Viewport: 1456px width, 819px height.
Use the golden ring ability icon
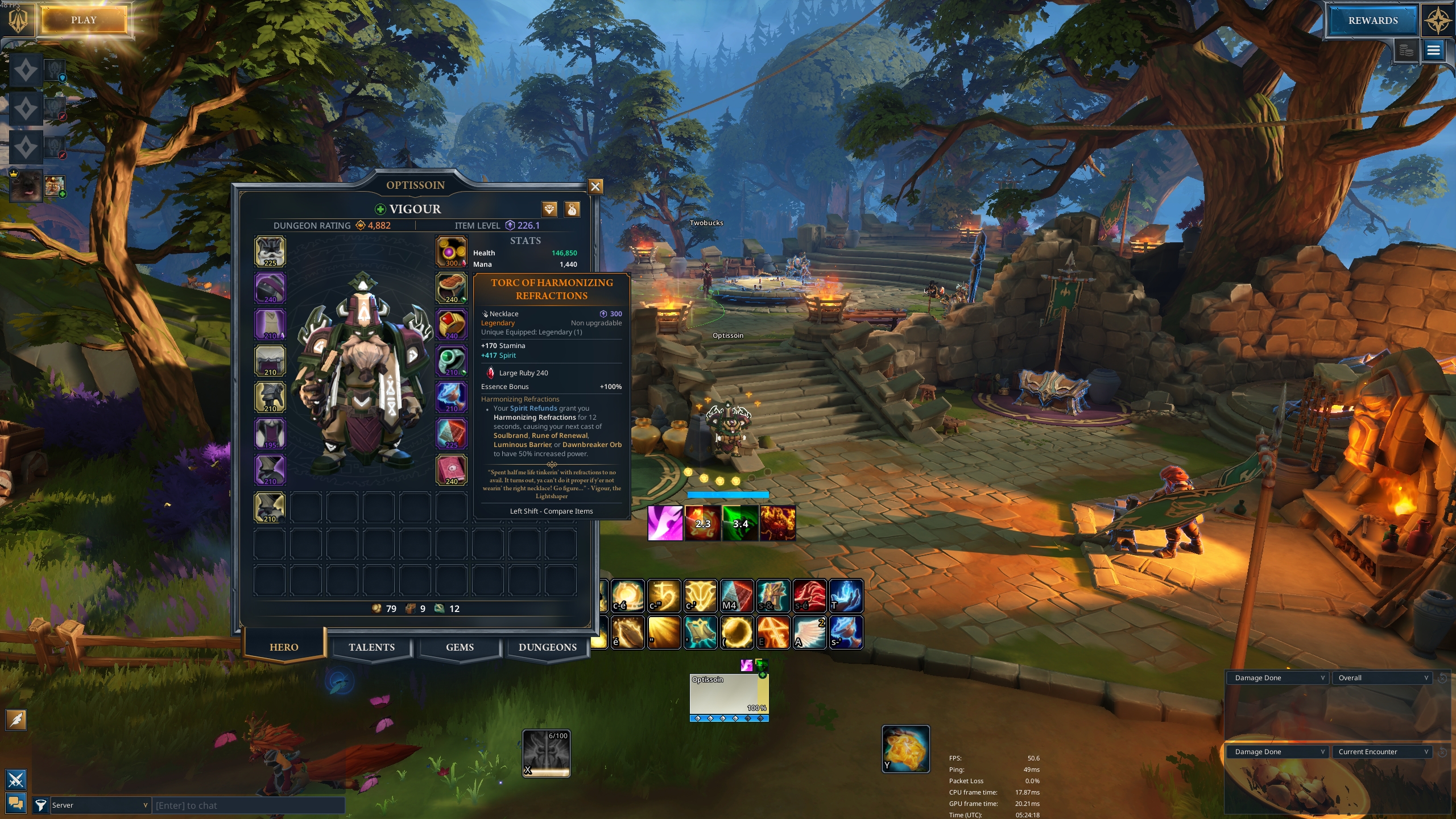tap(737, 632)
